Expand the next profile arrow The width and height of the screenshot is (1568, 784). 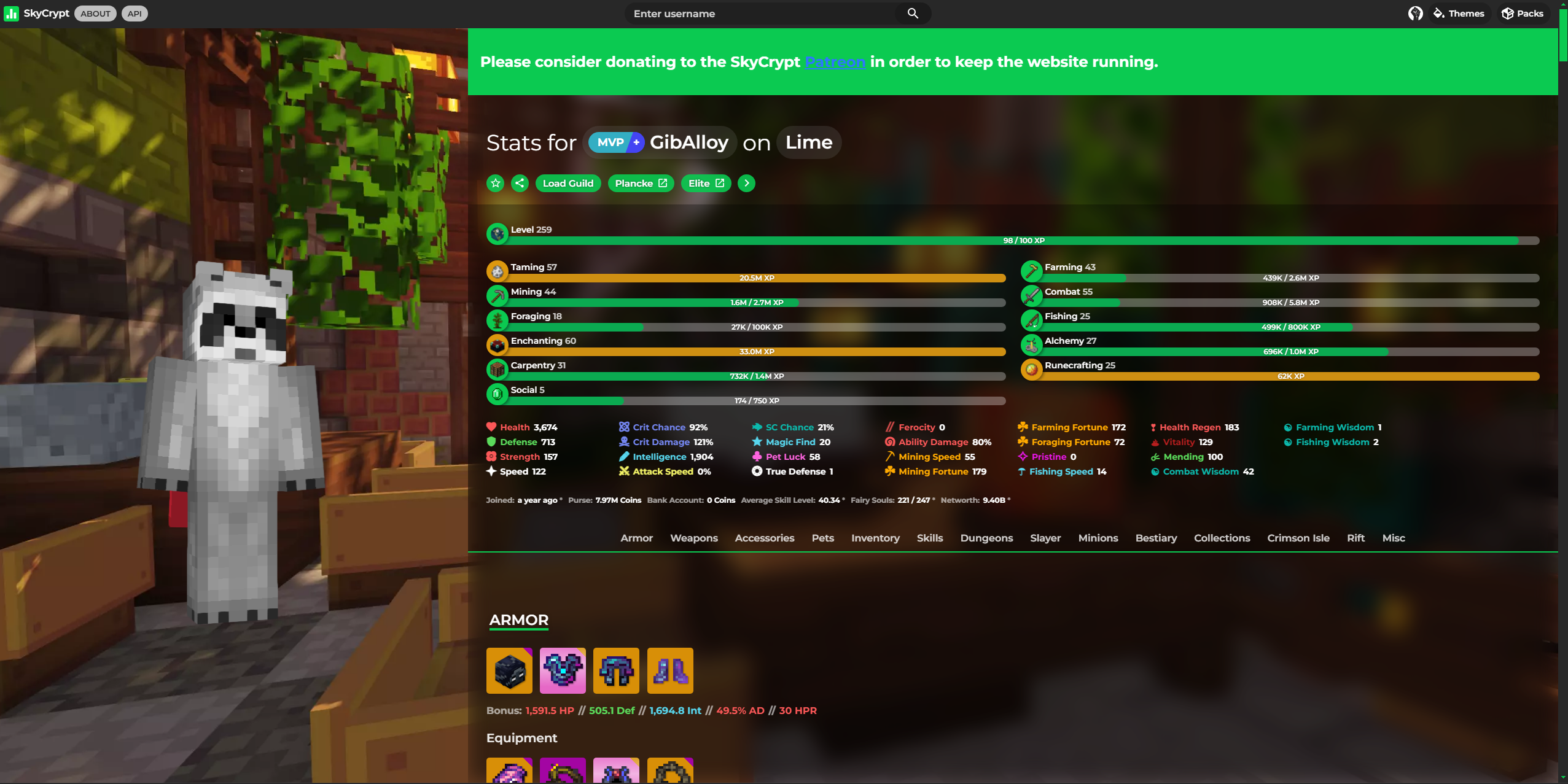pos(746,183)
